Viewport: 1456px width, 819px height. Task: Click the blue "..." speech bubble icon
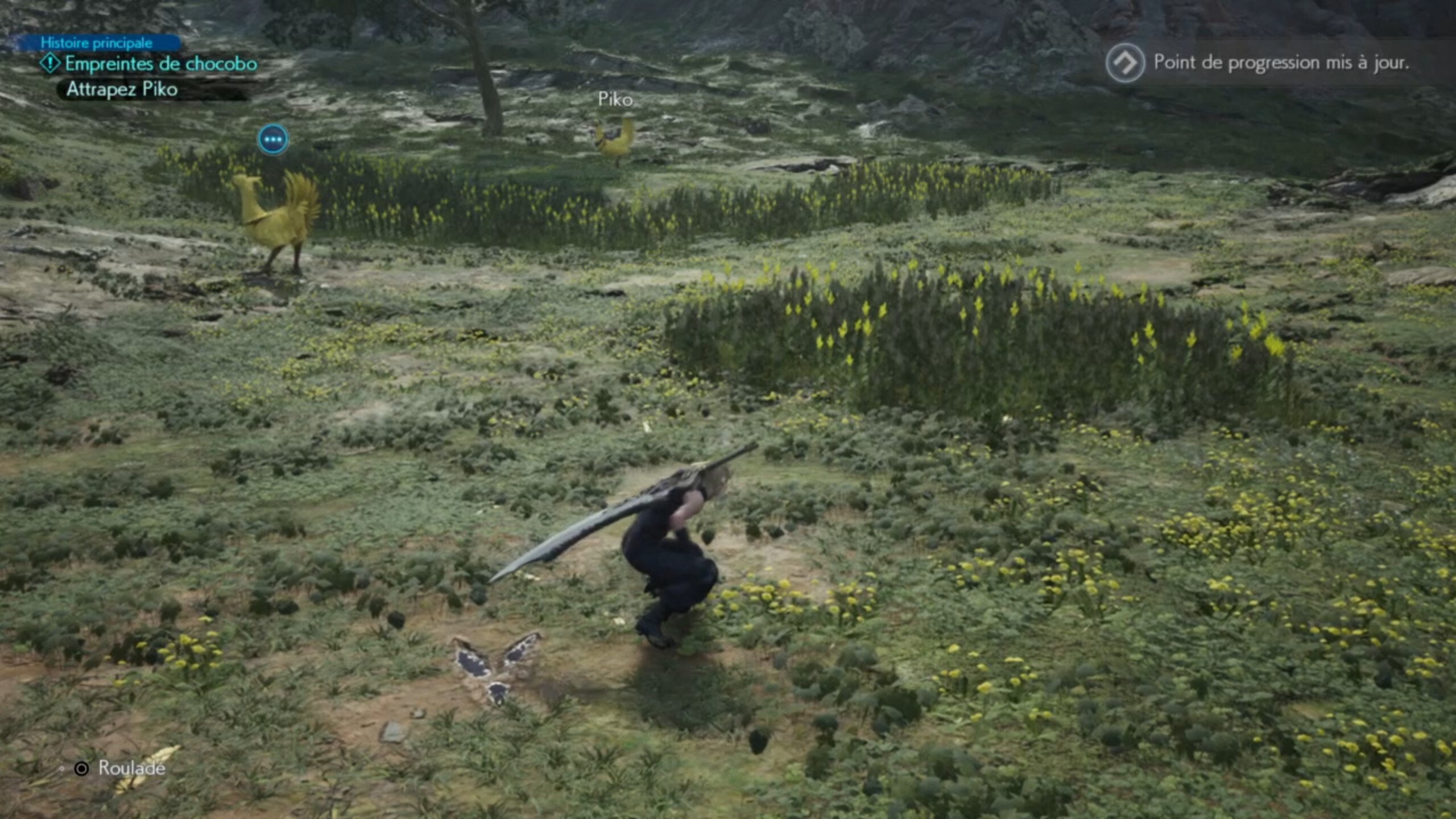point(275,139)
